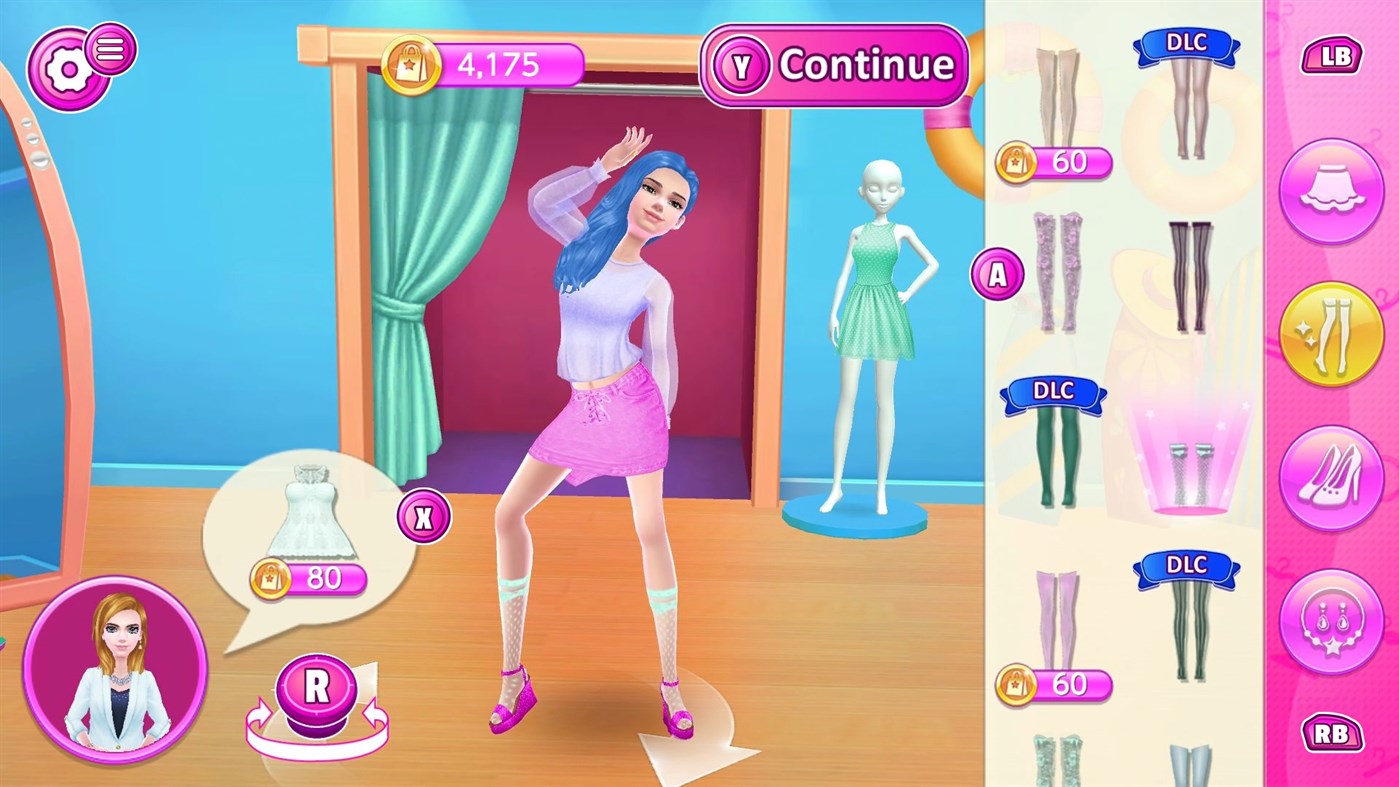This screenshot has height=787, width=1399.
Task: Select the green DLC knee-high stockings
Action: pos(1055,455)
